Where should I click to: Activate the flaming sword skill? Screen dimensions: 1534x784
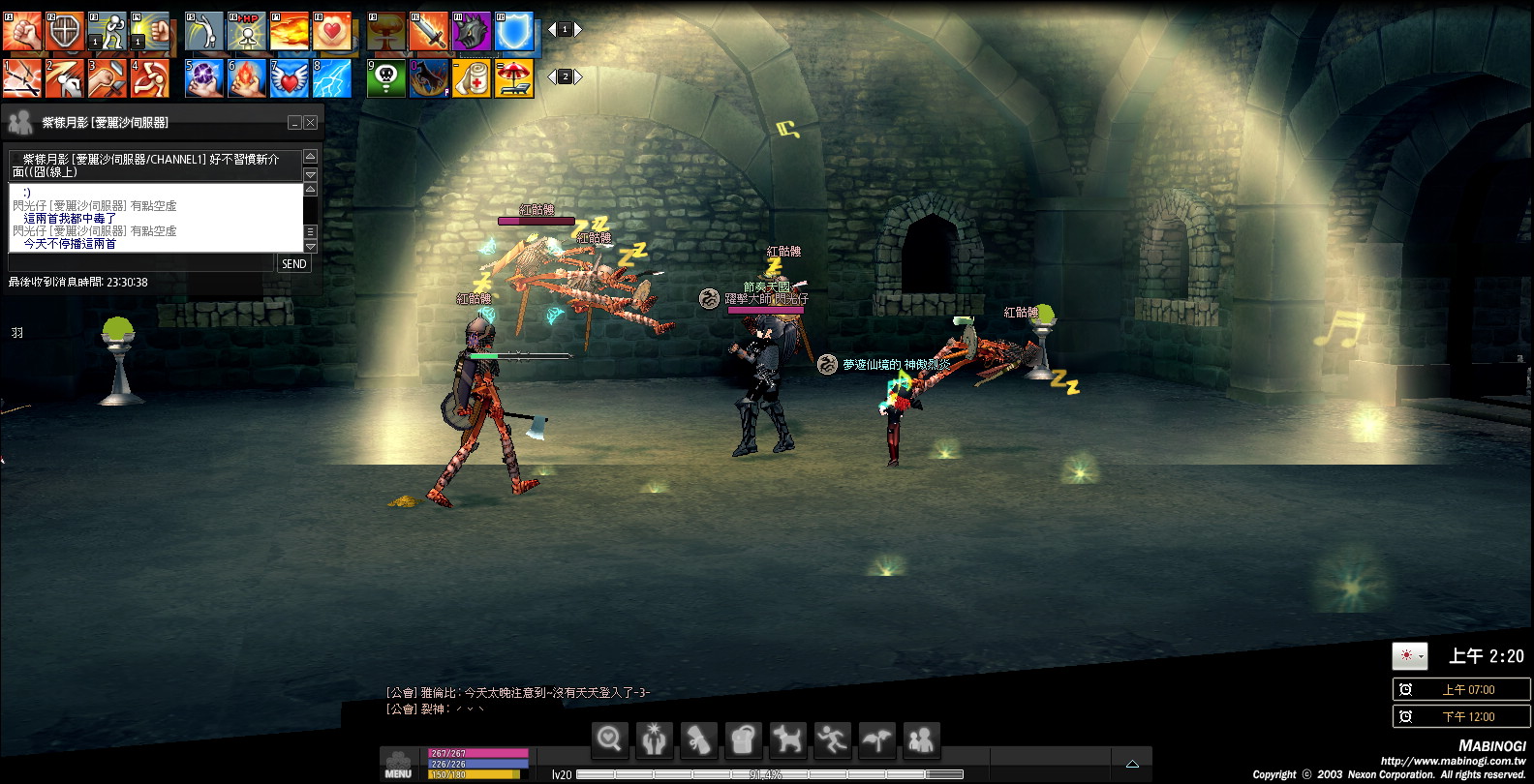(x=429, y=31)
